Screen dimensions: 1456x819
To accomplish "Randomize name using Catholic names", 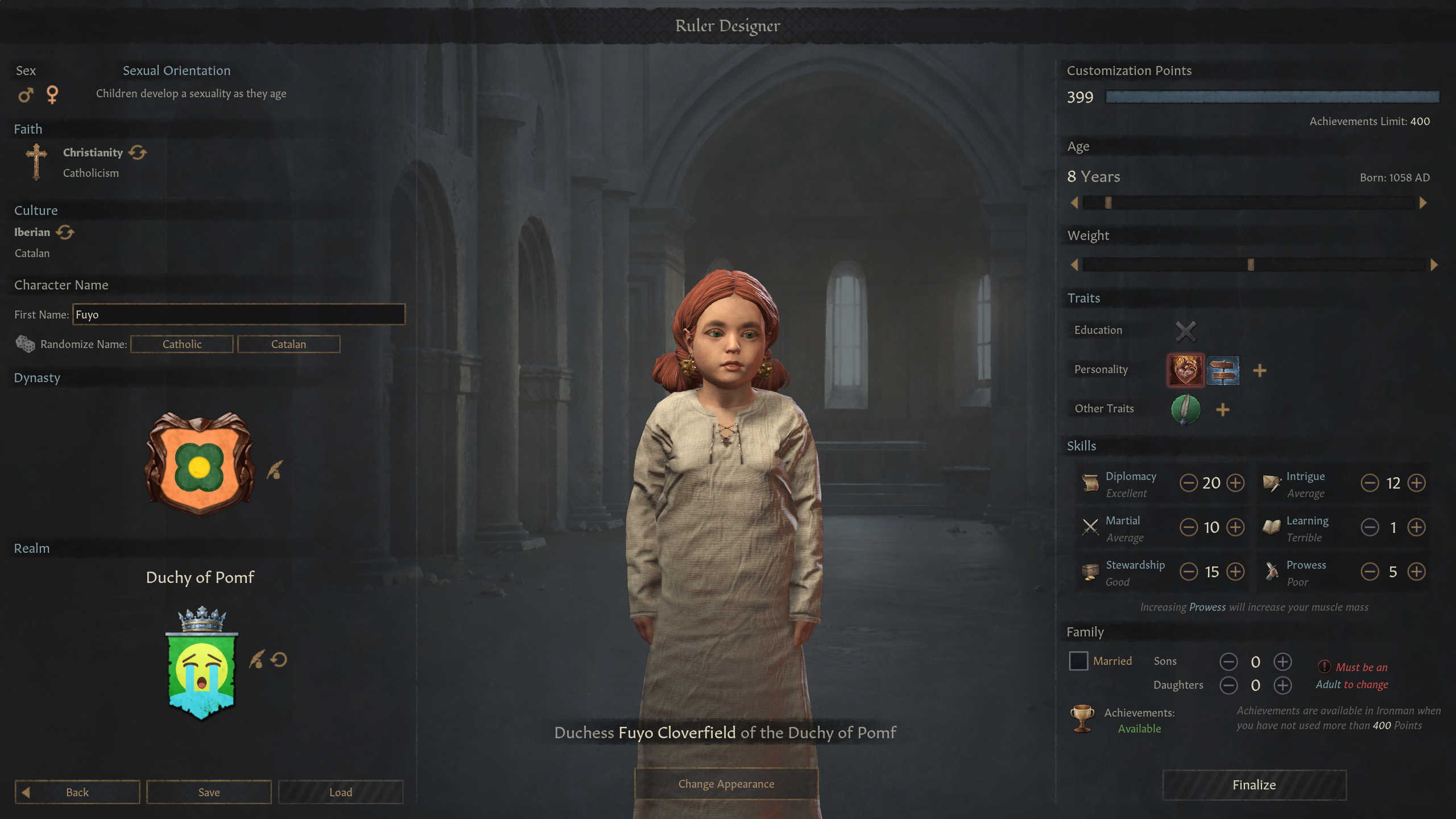I will [x=182, y=344].
